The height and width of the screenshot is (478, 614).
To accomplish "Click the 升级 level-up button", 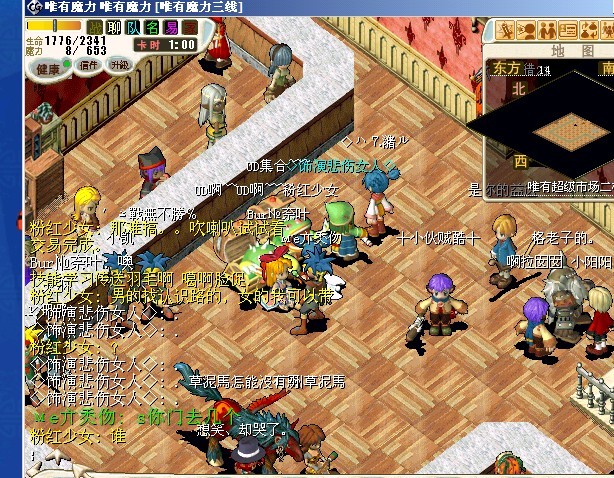I will tap(120, 66).
